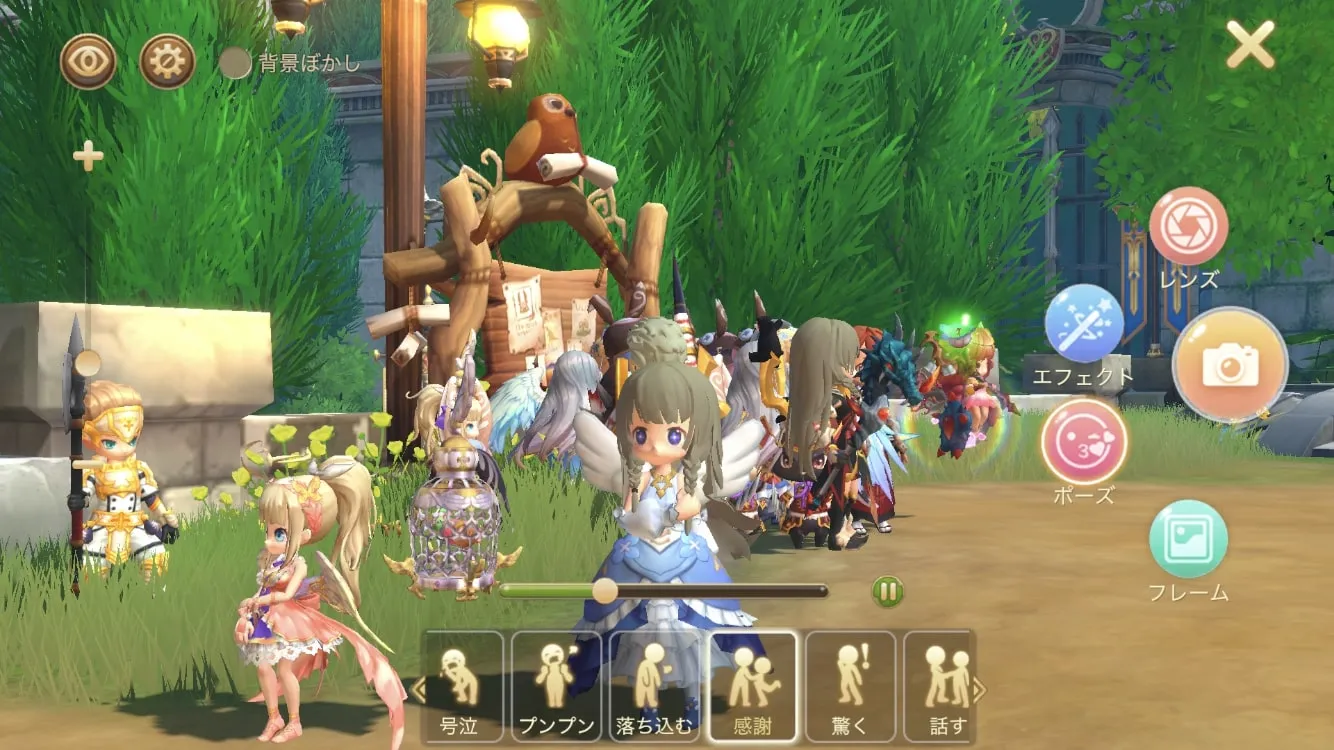Open the gear settings button
Image resolution: width=1334 pixels, height=750 pixels.
pos(167,62)
